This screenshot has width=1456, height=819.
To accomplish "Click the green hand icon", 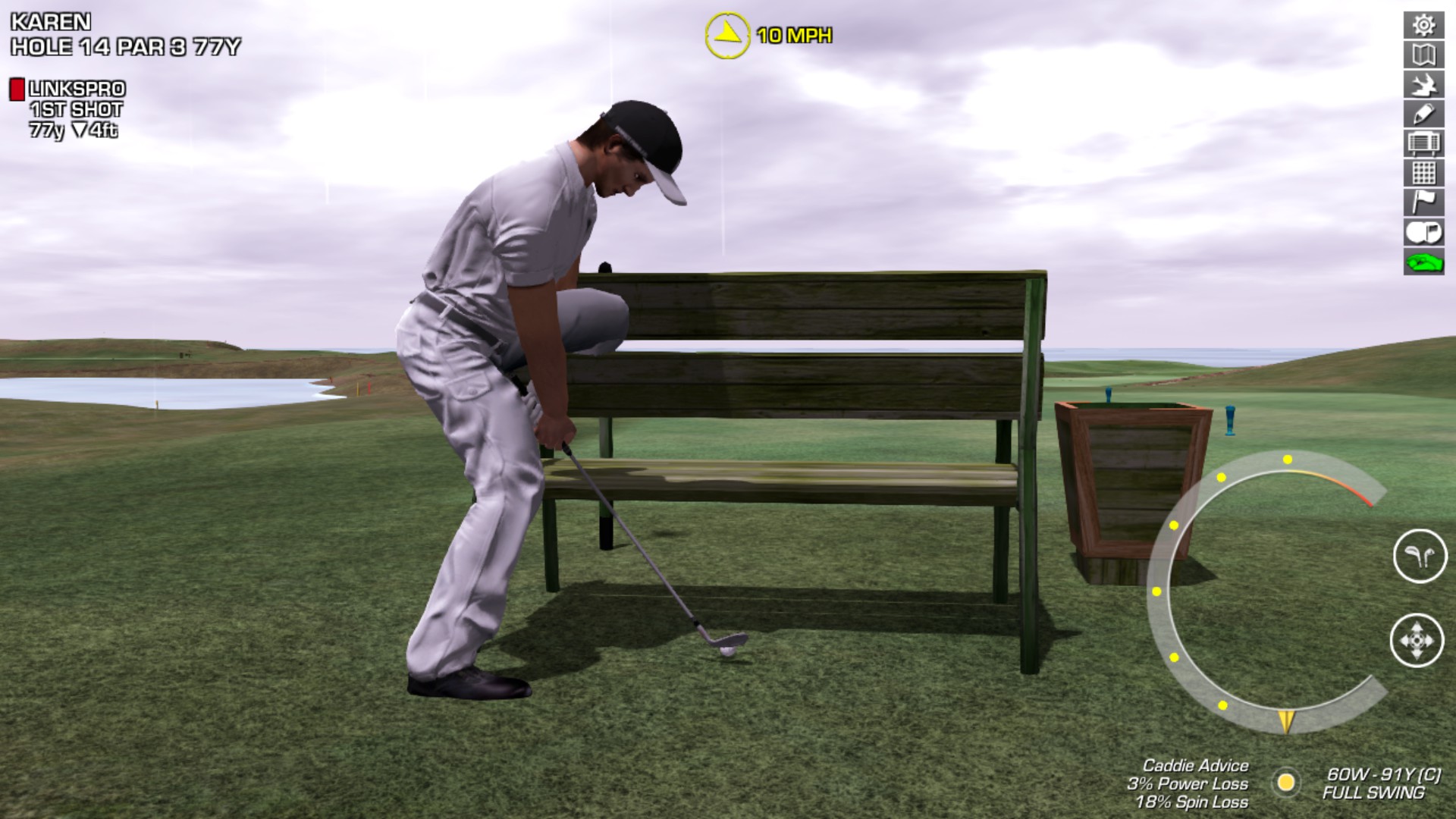I will [x=1423, y=262].
